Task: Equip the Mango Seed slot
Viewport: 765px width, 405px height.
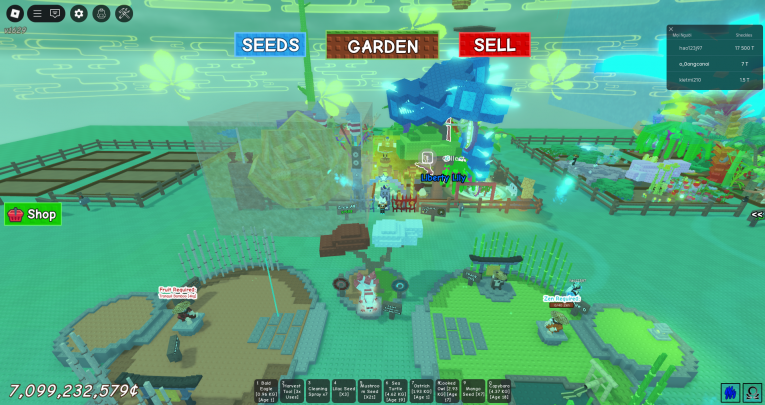Action: point(473,391)
